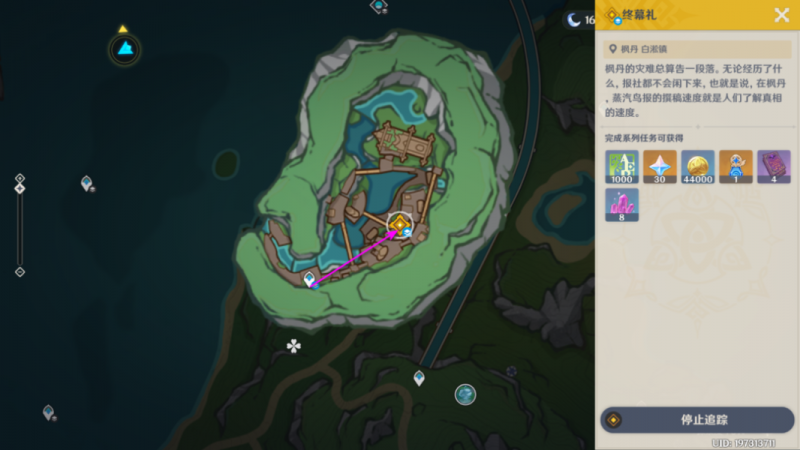Inspect the pink crystal reward showing 8
The width and height of the screenshot is (800, 450).
[x=621, y=205]
